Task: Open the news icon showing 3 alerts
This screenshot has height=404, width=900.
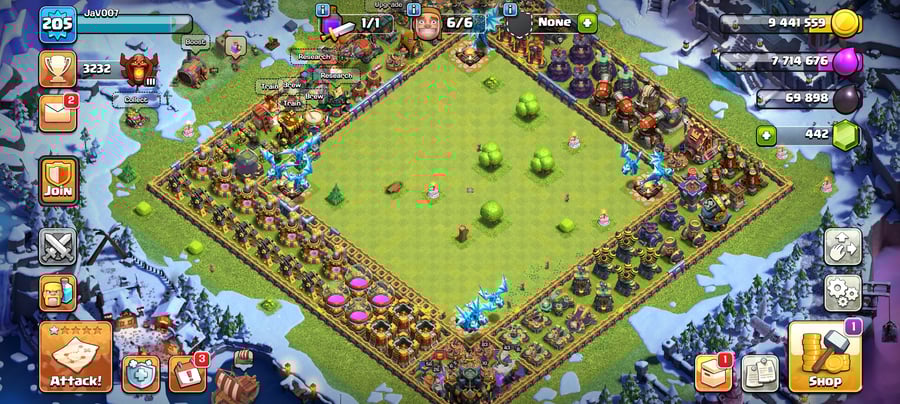Action: 187,373
